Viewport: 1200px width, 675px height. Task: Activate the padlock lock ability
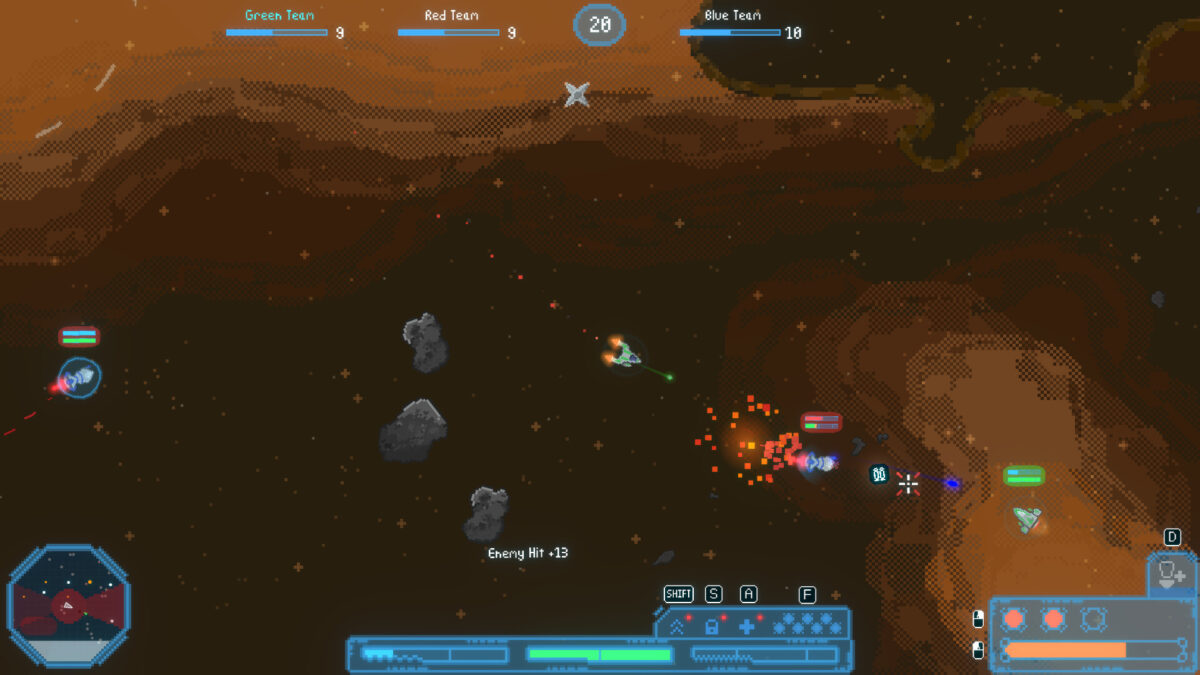click(x=711, y=627)
